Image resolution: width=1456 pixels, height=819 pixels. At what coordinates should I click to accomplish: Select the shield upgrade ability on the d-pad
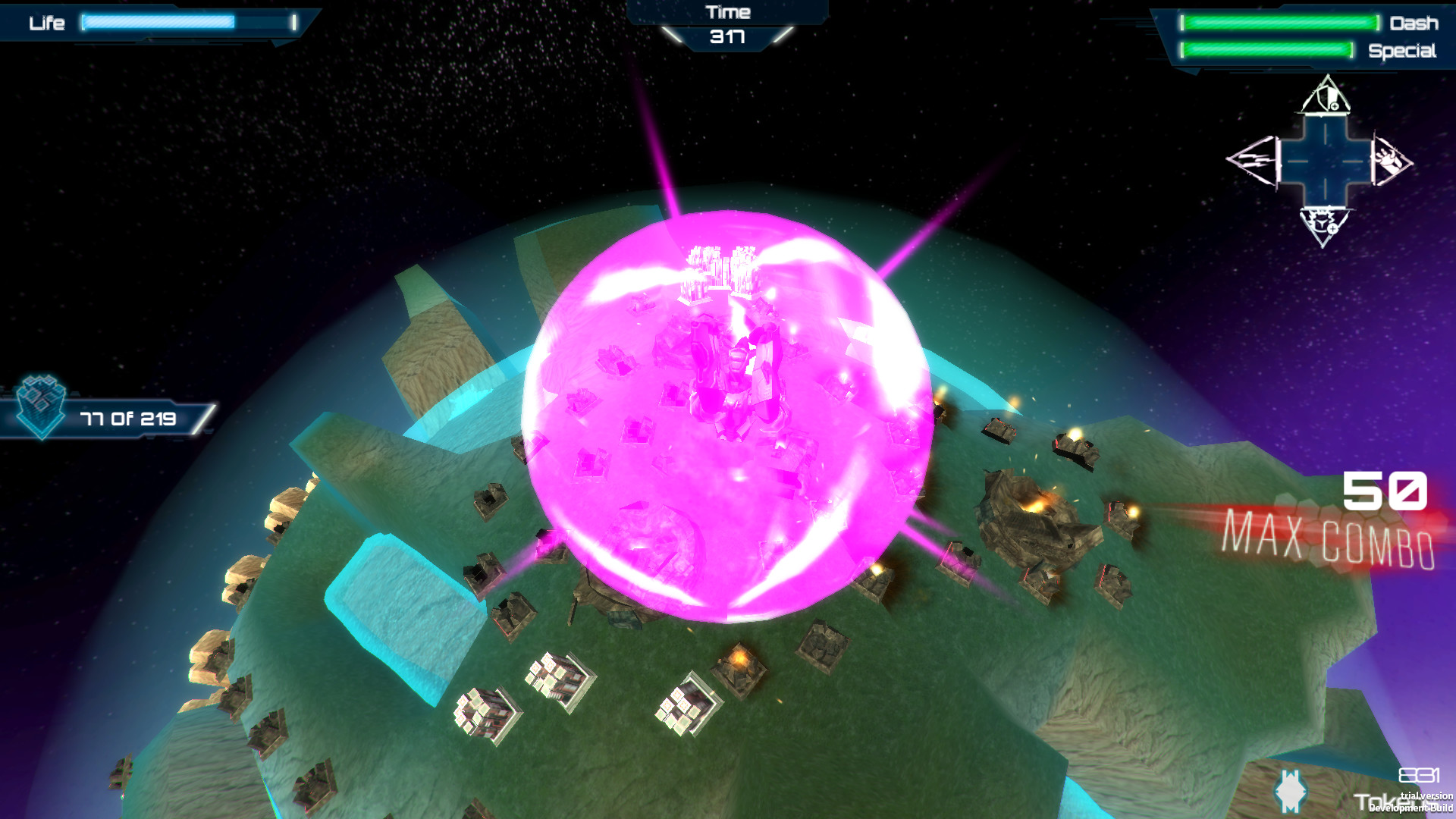click(1326, 99)
